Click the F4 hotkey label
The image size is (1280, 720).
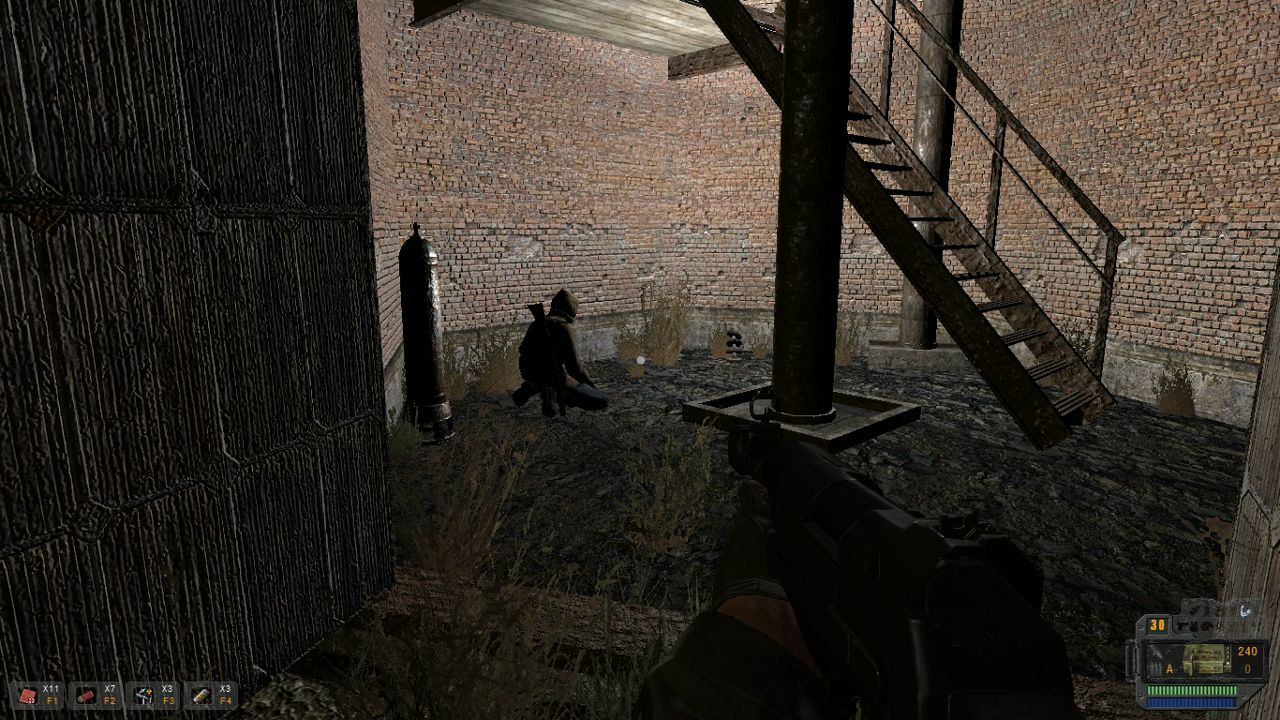(x=224, y=701)
